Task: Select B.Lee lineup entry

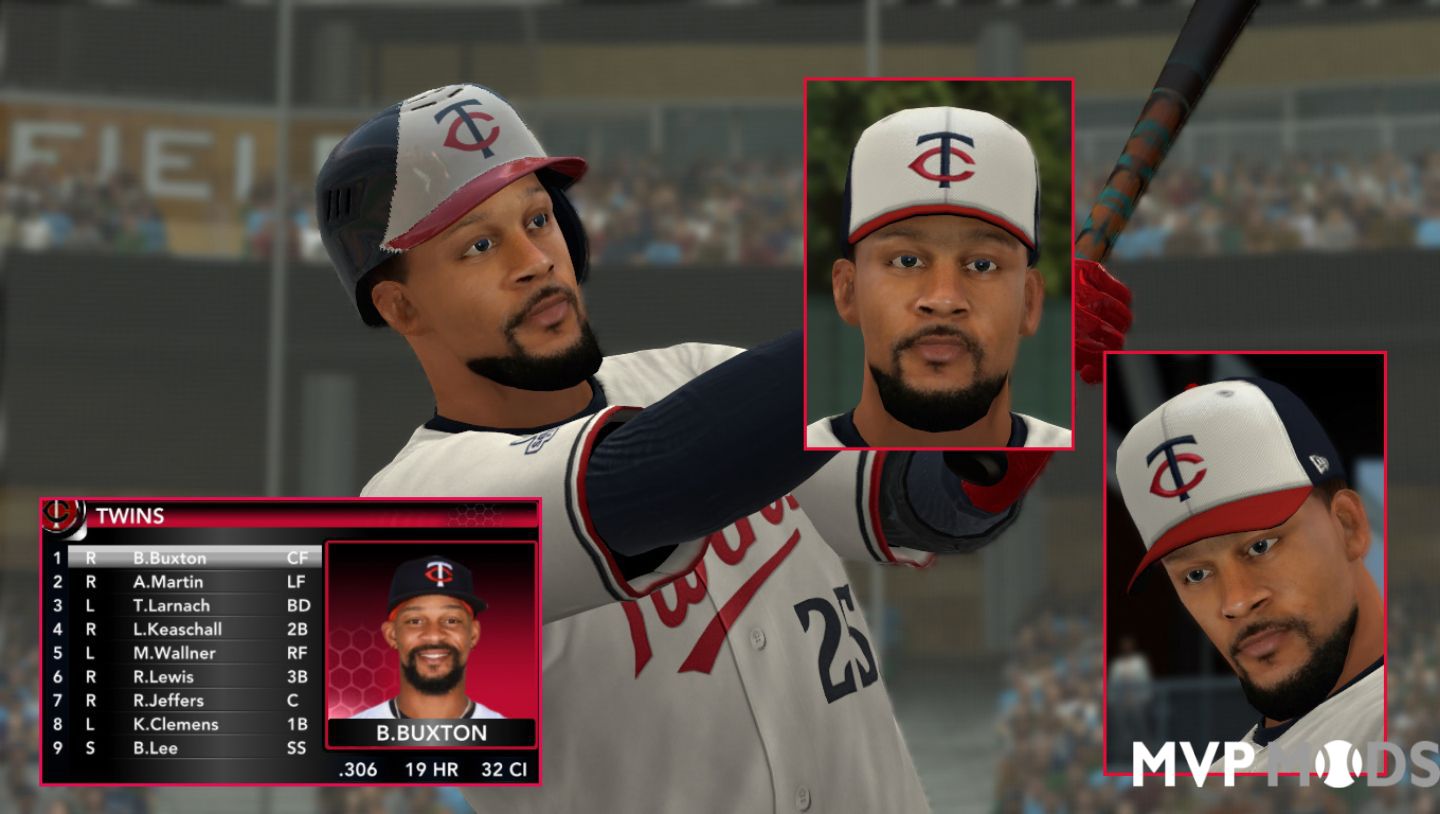Action: click(155, 748)
